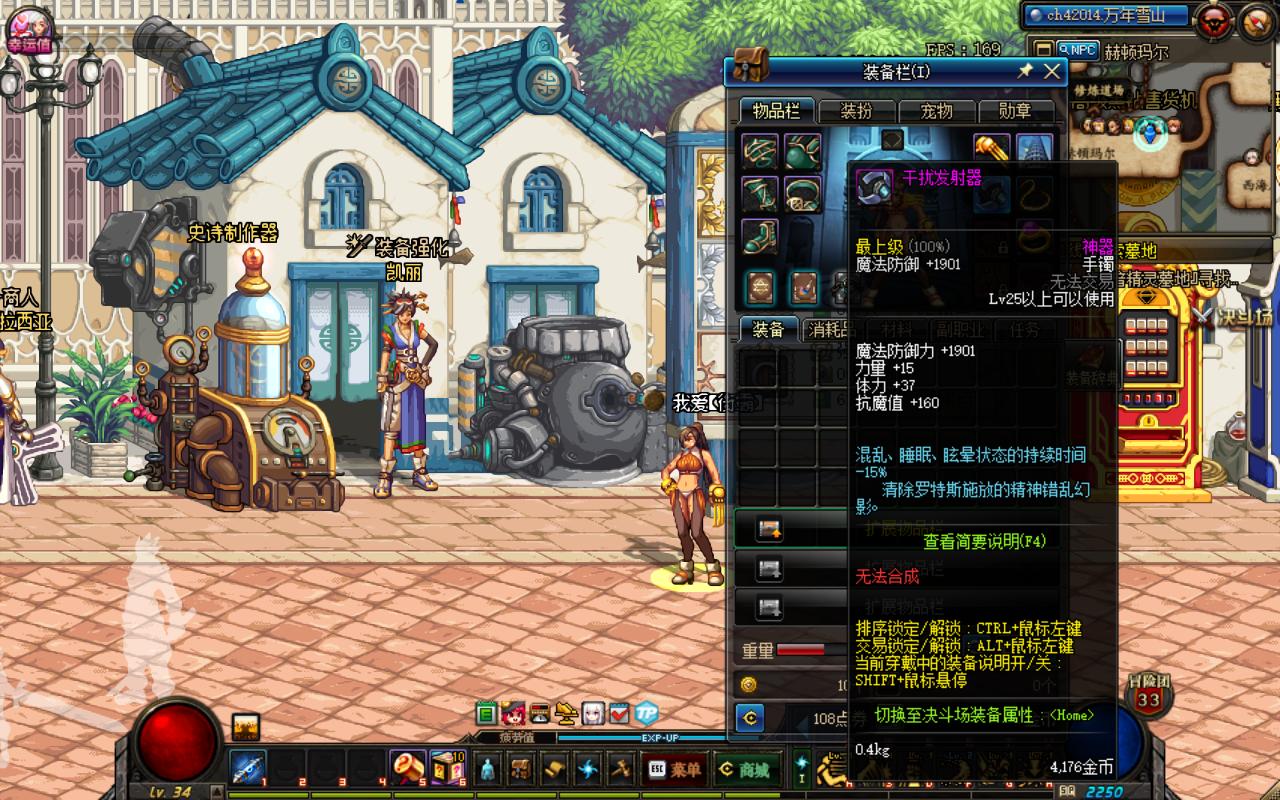Pin the inventory window with the pushpin
Image resolution: width=1280 pixels, height=800 pixels.
coord(1025,71)
